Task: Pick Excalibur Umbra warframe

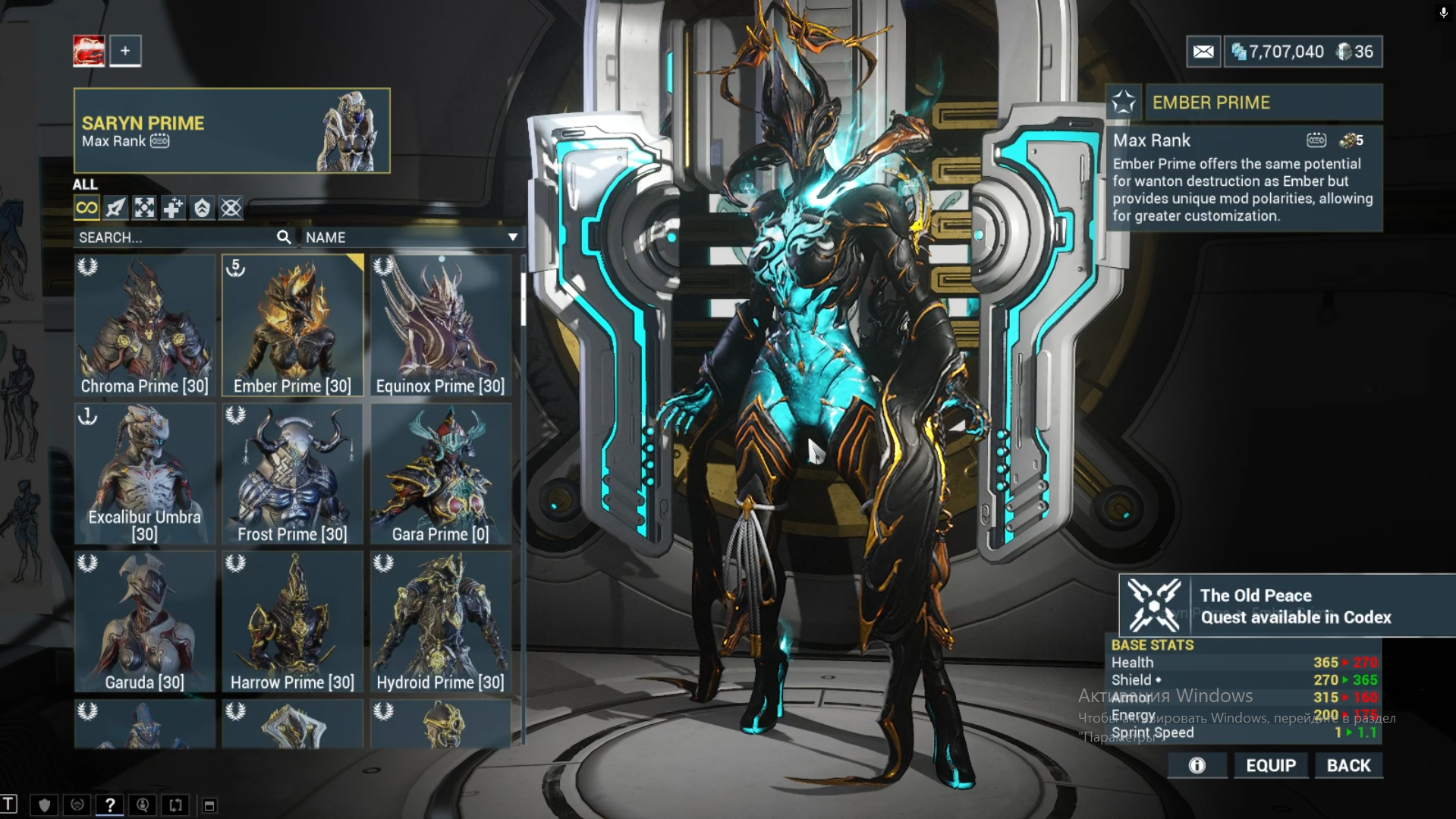Action: click(x=144, y=474)
